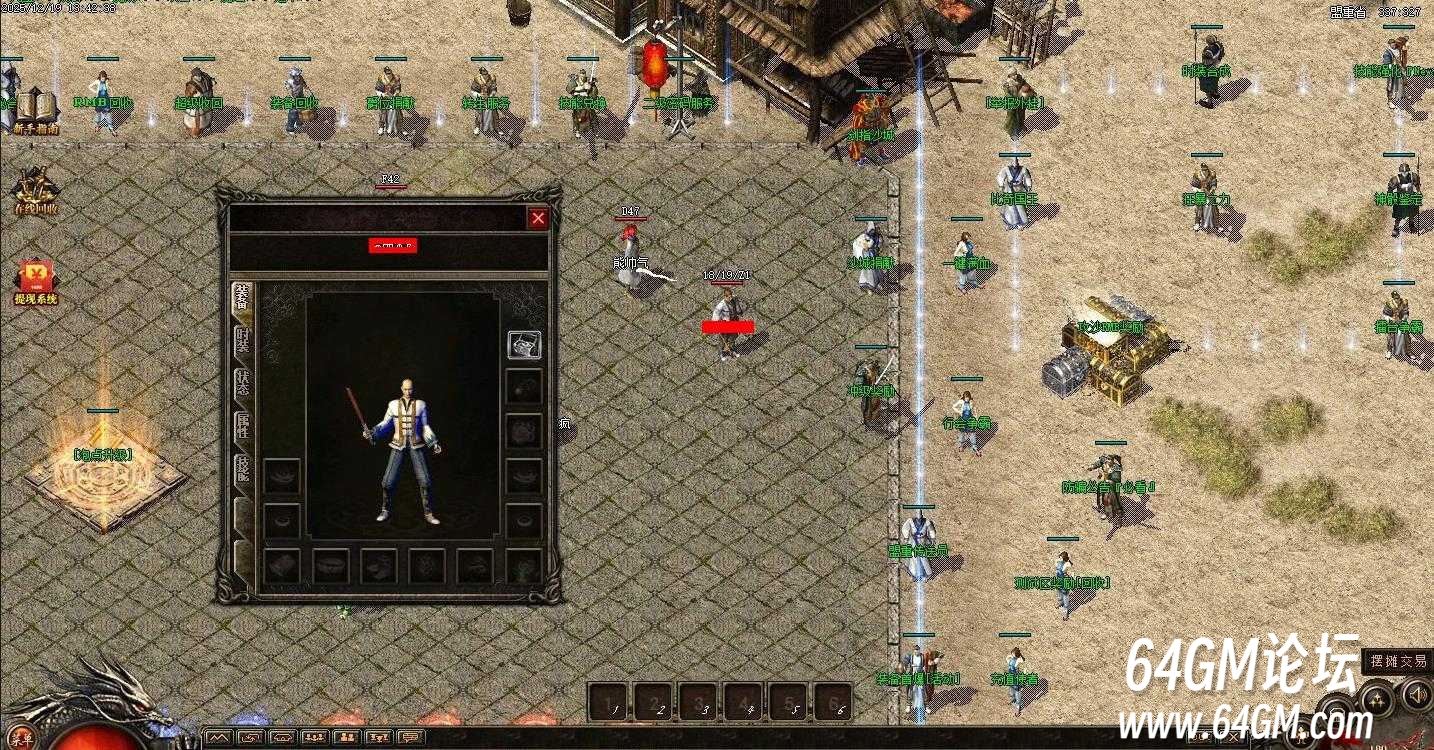Open the 在线回收 online recycle icon

pos(36,191)
